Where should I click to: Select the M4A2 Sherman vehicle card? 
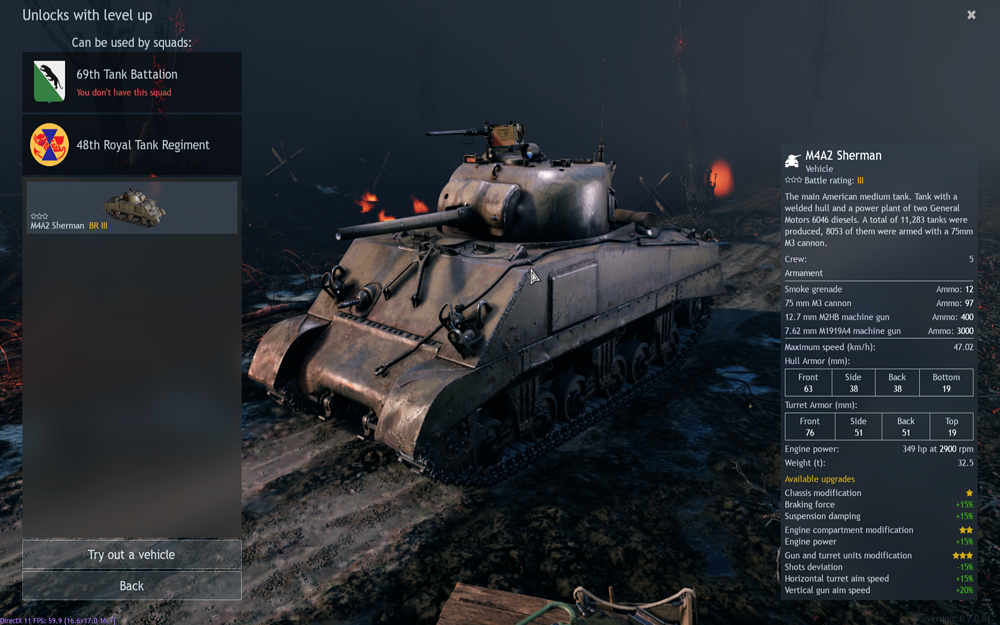(131, 207)
